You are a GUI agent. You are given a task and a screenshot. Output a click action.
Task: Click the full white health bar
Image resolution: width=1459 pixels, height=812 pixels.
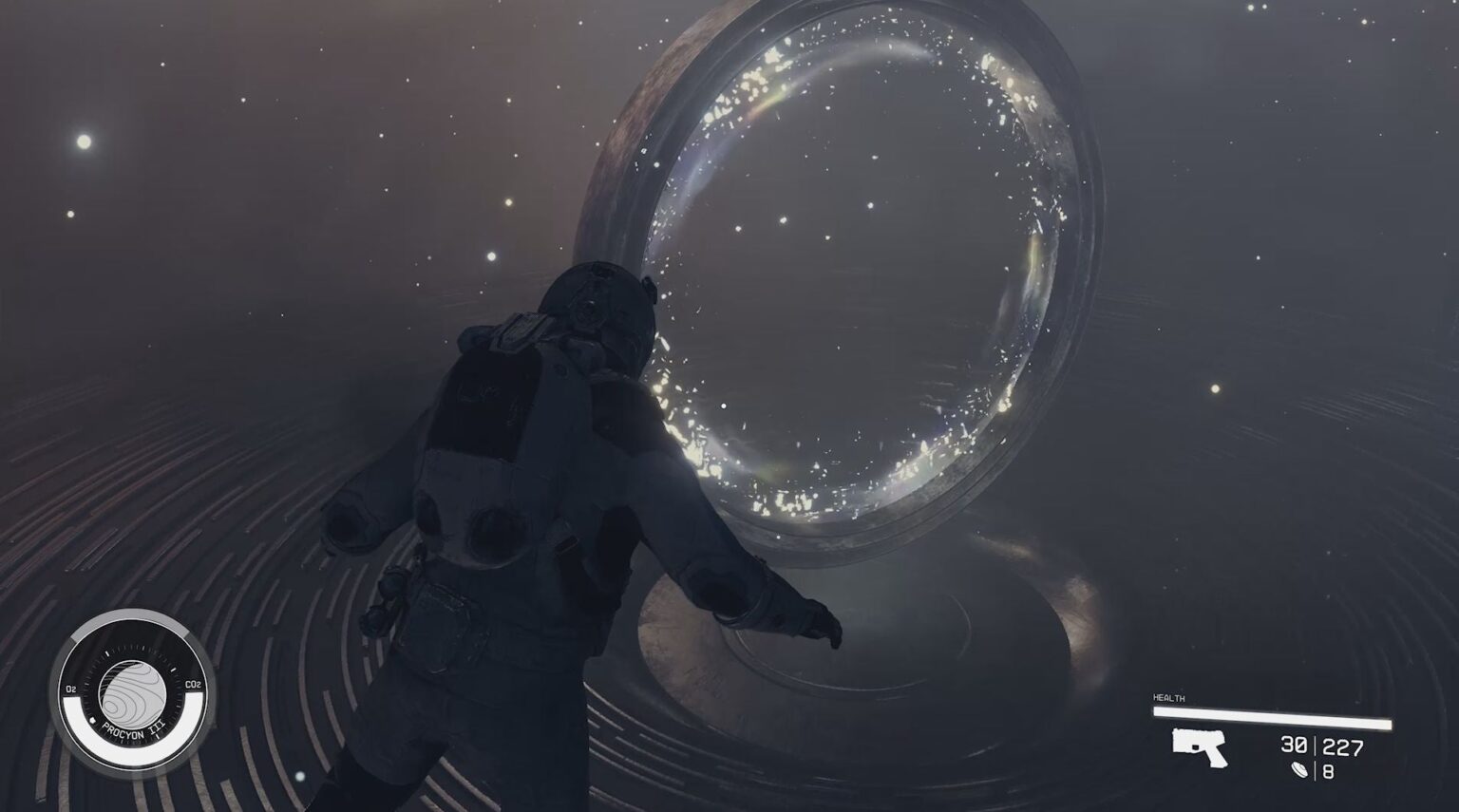coord(1273,717)
